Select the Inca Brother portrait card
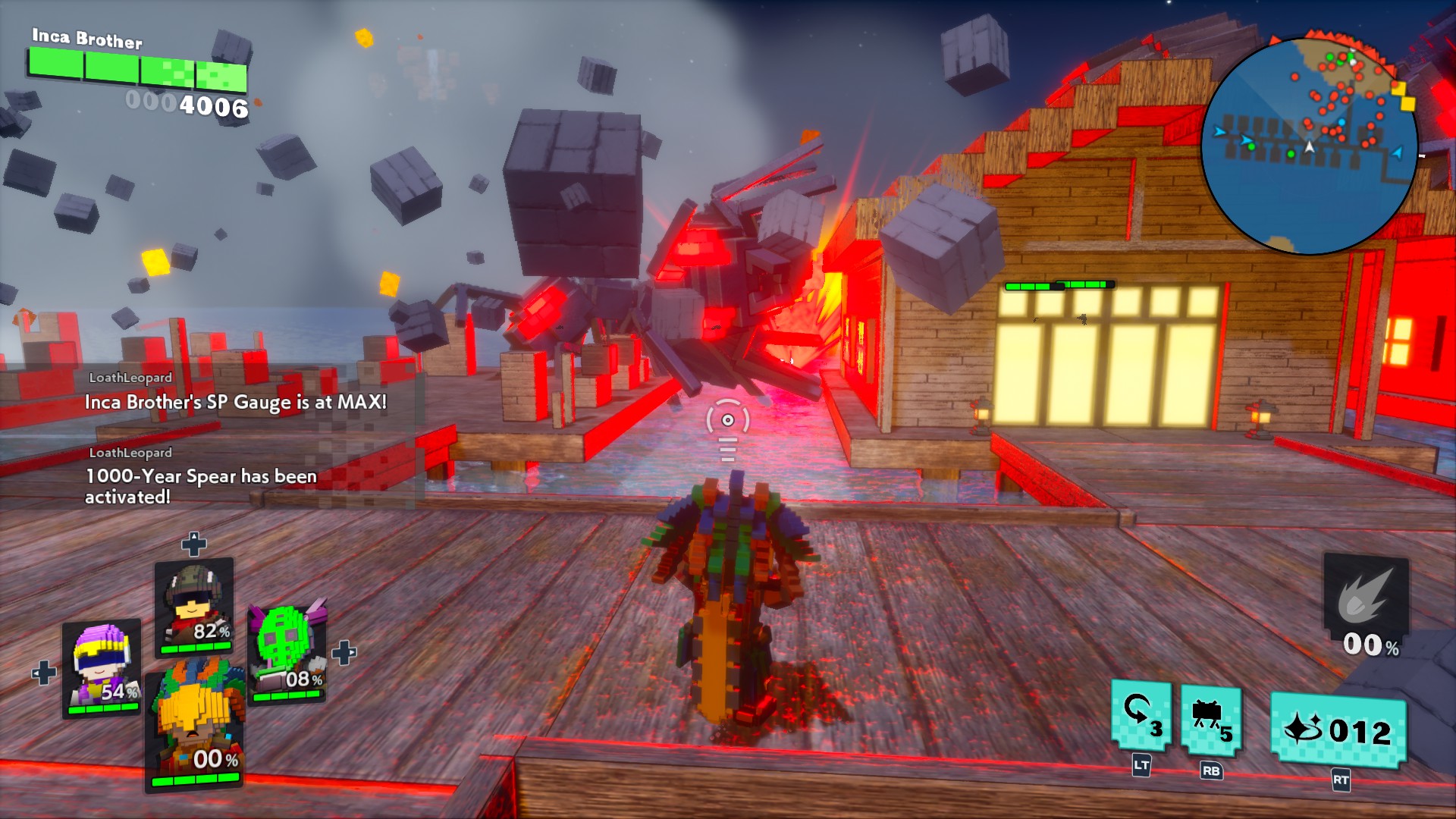This screenshot has height=819, width=1456. (x=196, y=728)
